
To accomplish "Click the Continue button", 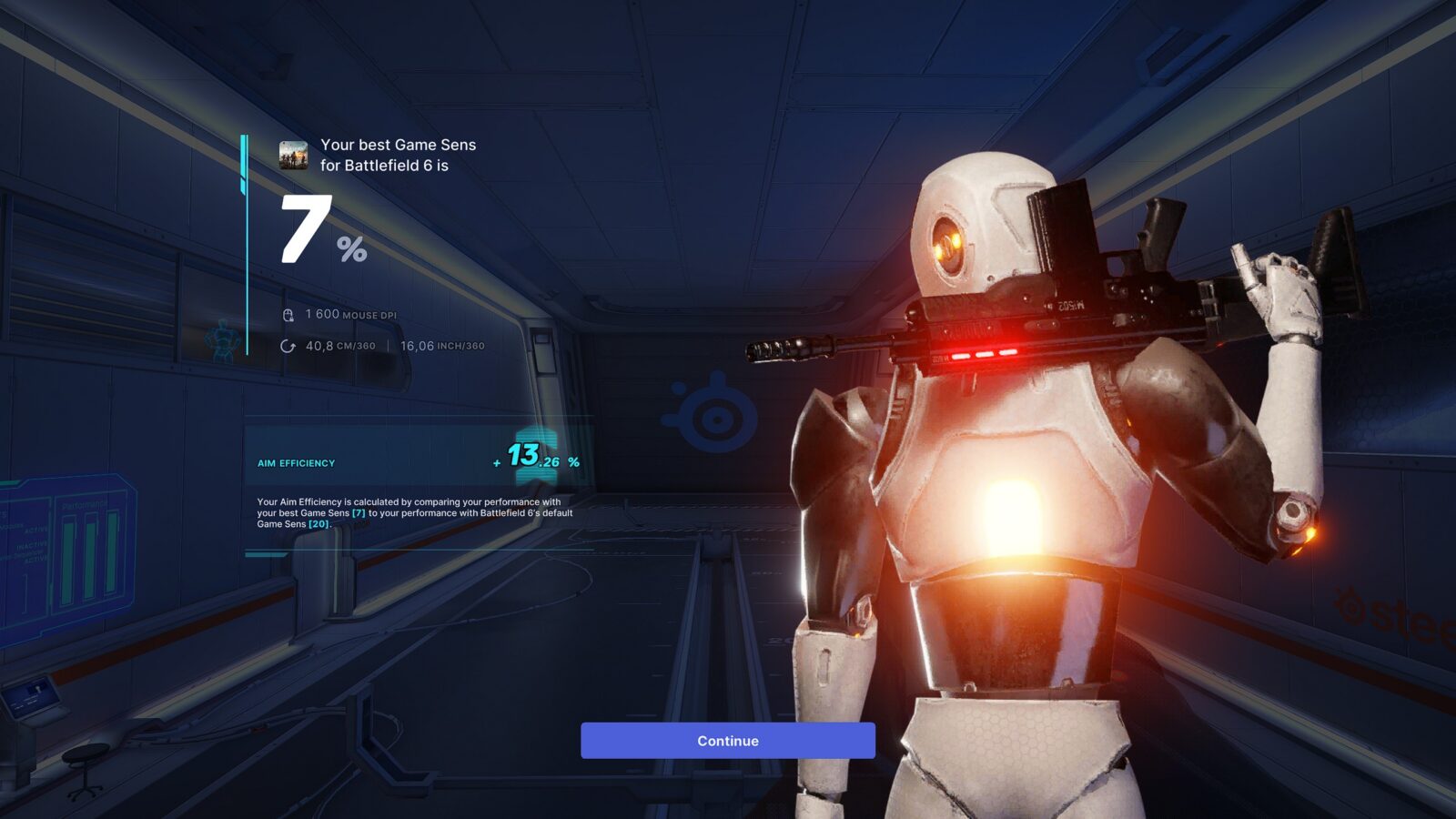I will pos(727,741).
